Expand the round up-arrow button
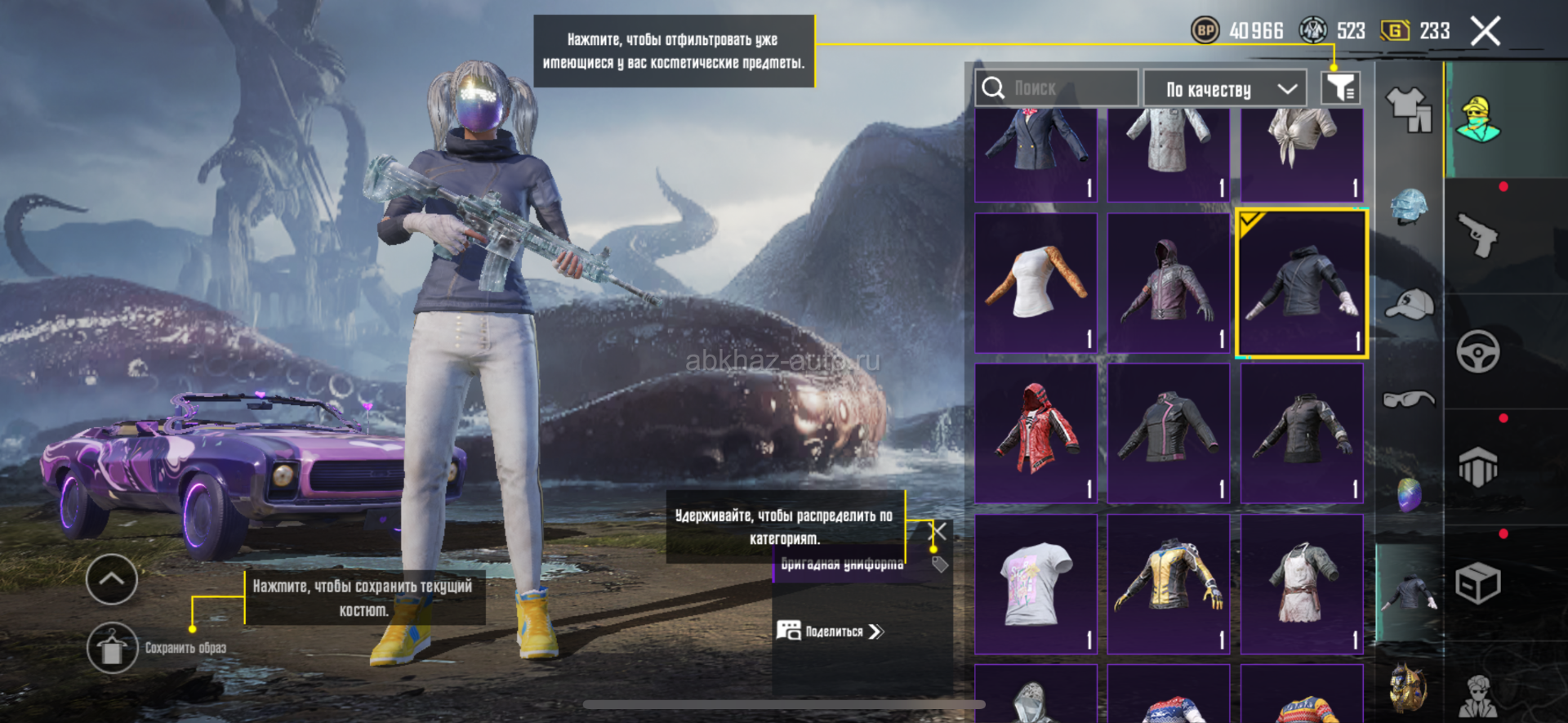This screenshot has height=723, width=1568. [112, 579]
